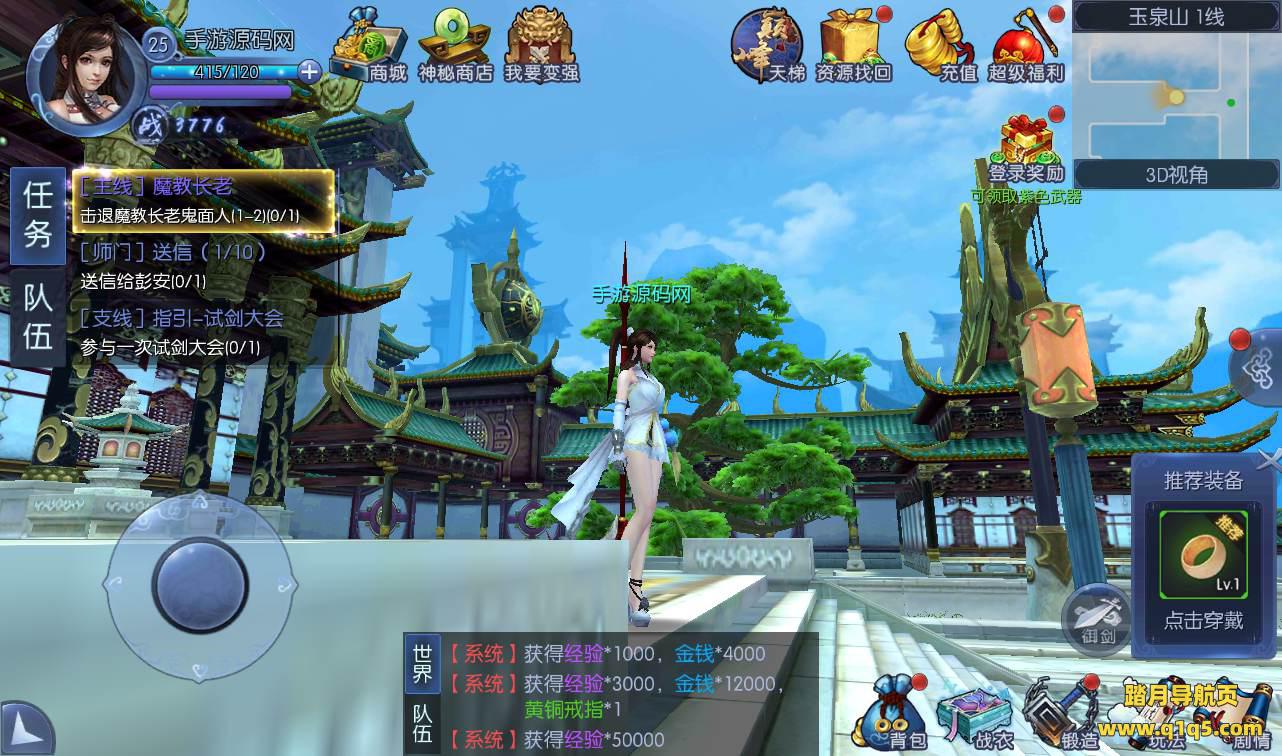Open the 背包 backpack
Viewport: 1282px width, 756px height.
[897, 710]
